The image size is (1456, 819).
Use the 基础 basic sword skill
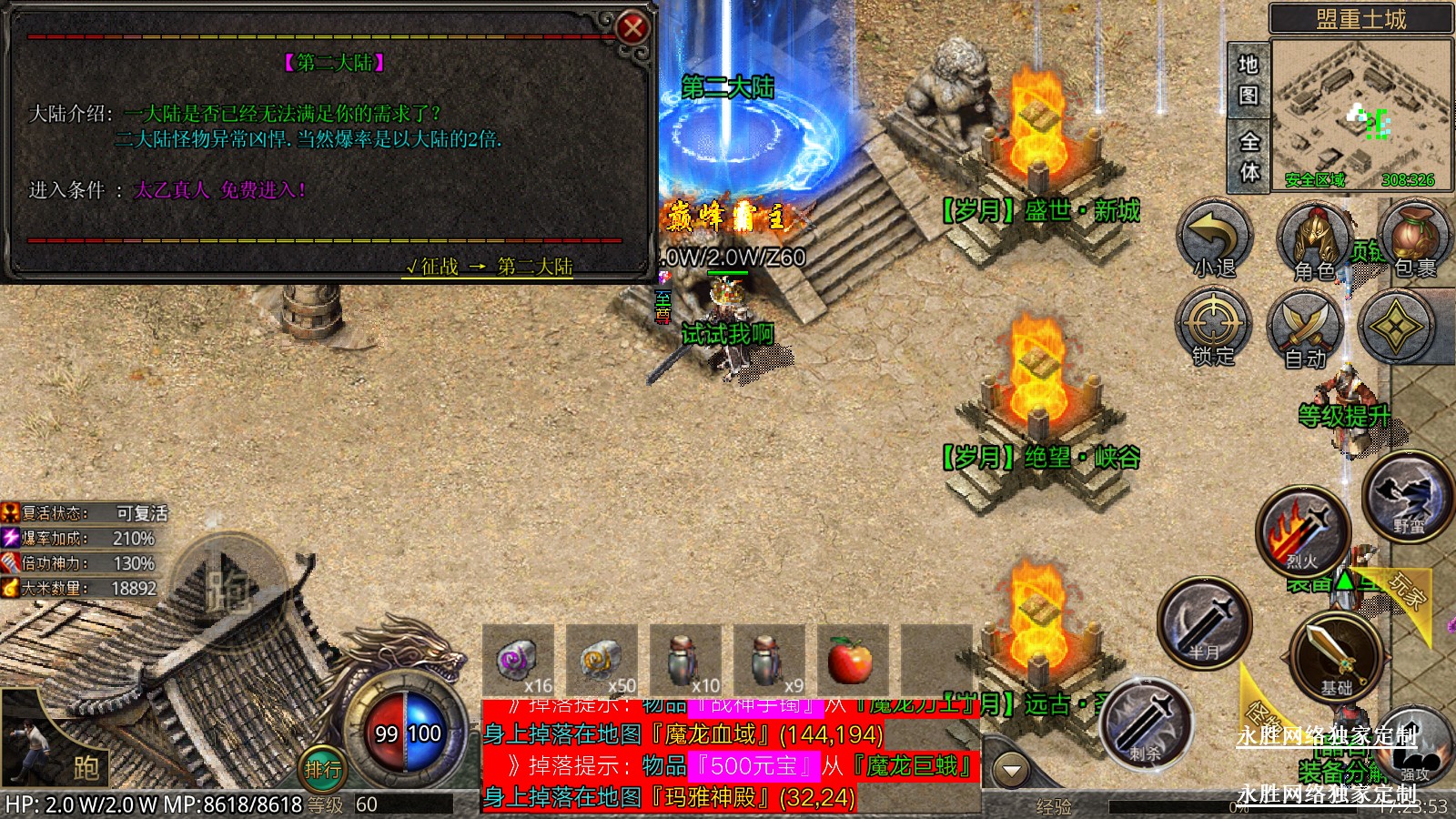pyautogui.click(x=1335, y=656)
